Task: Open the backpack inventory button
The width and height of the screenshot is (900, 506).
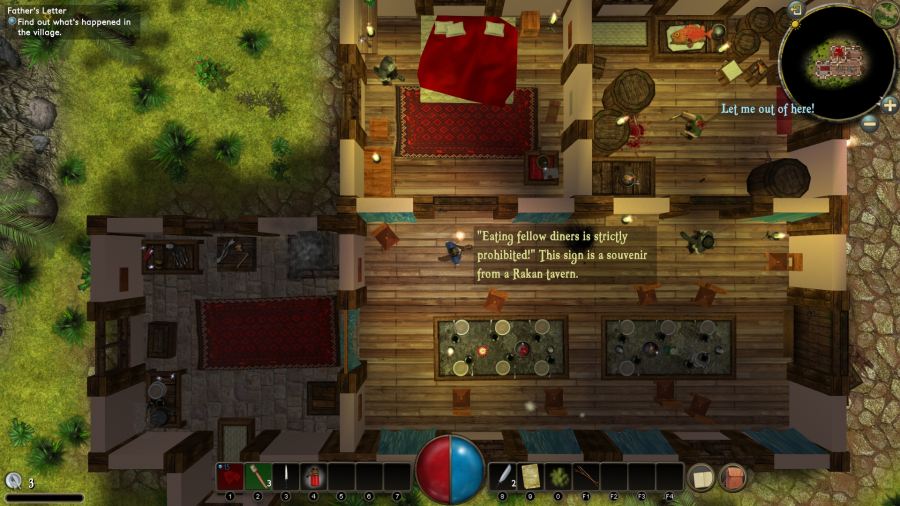Action: point(733,477)
